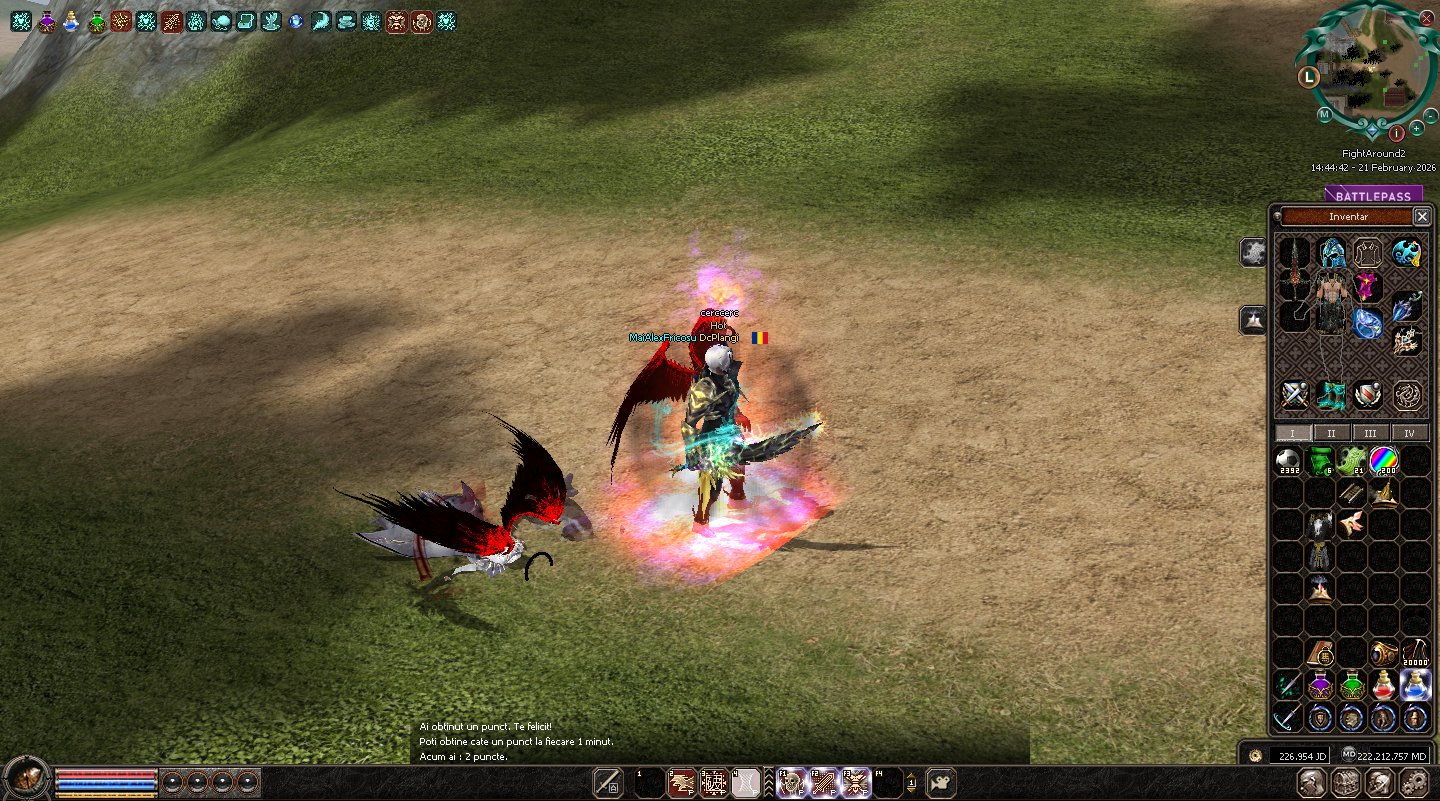The image size is (1440, 801).
Task: Activate the F2 sword skill
Action: (x=824, y=782)
